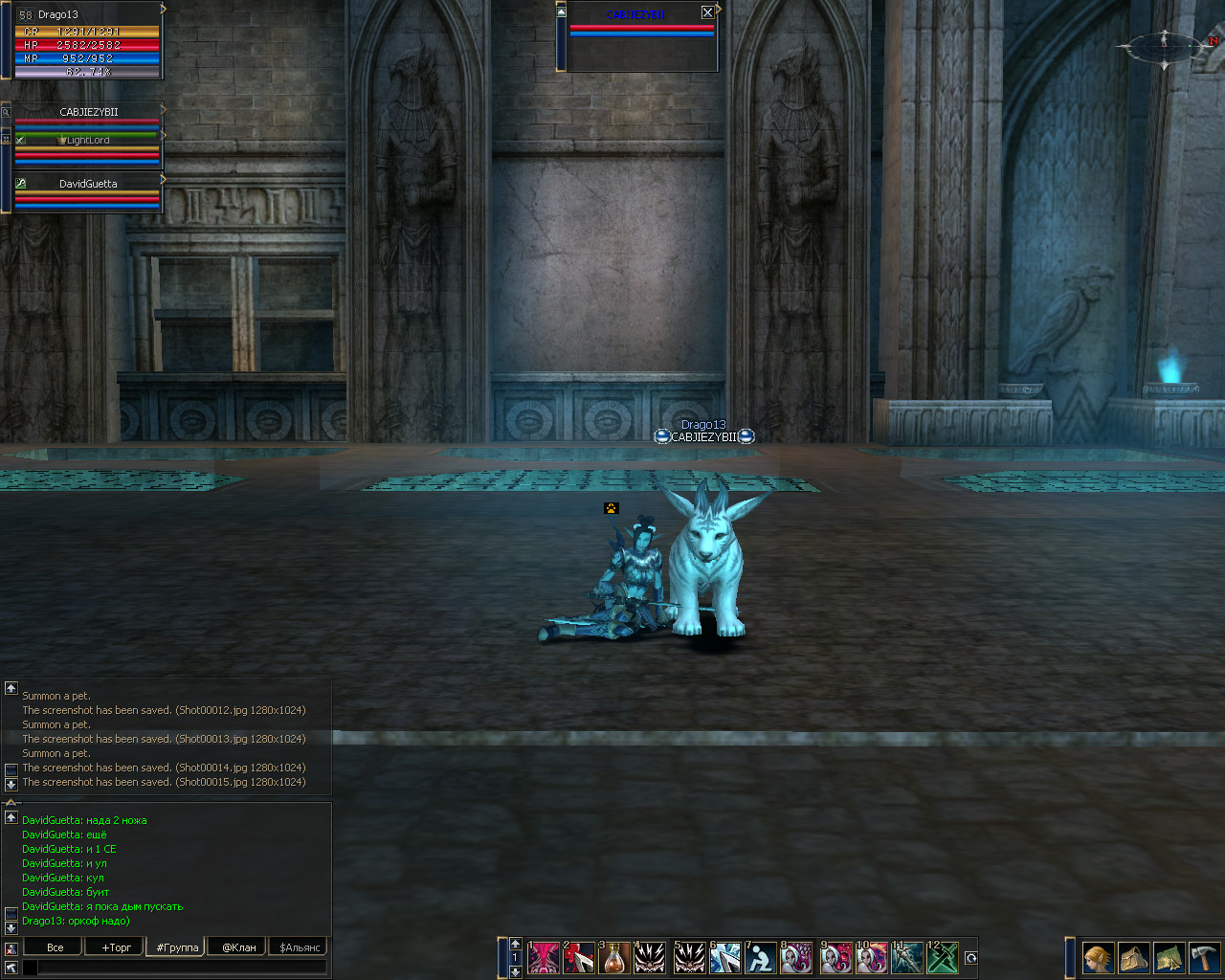
Task: Select party member DavidGuetta
Action: tap(88, 184)
